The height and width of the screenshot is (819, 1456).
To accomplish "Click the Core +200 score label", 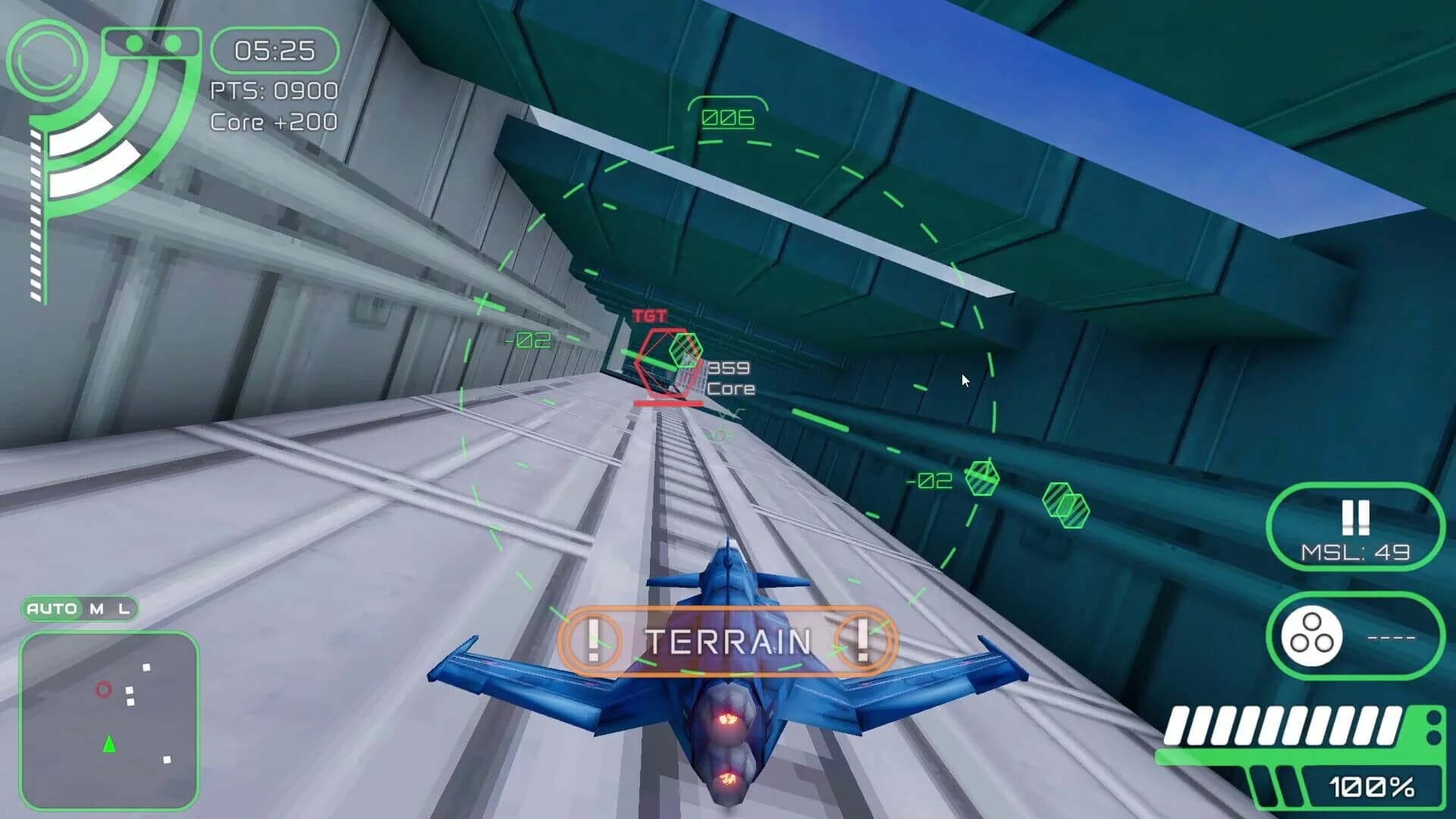I will click(273, 121).
